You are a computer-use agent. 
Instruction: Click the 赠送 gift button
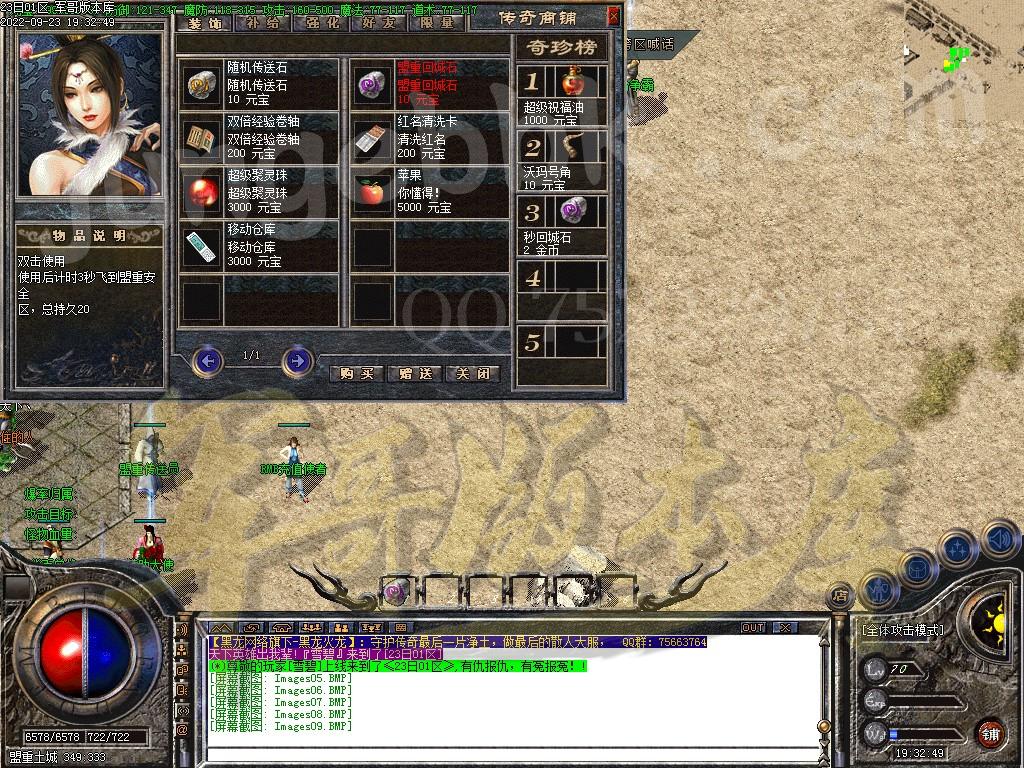tap(414, 373)
